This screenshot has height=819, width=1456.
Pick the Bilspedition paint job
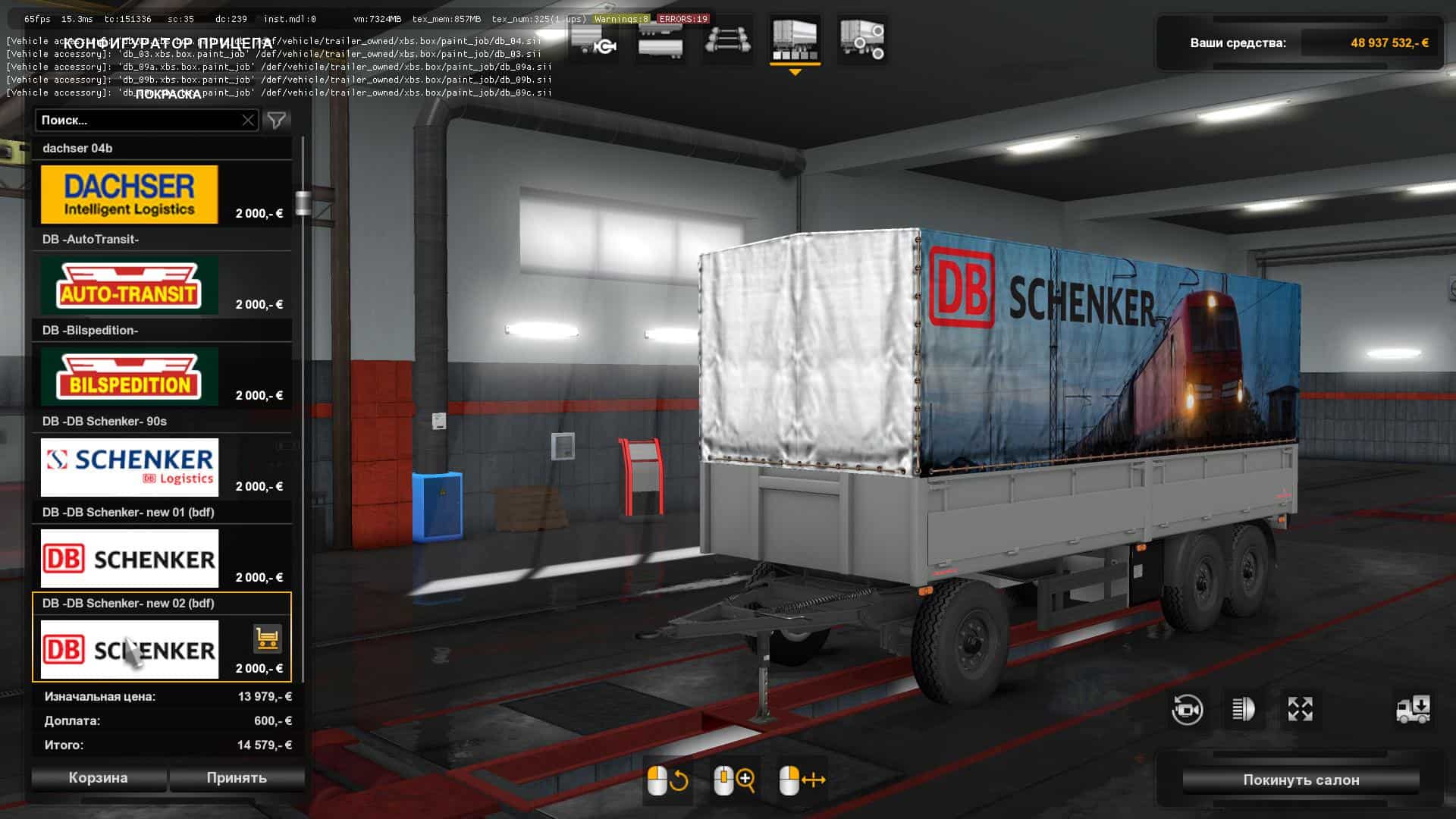(x=129, y=377)
